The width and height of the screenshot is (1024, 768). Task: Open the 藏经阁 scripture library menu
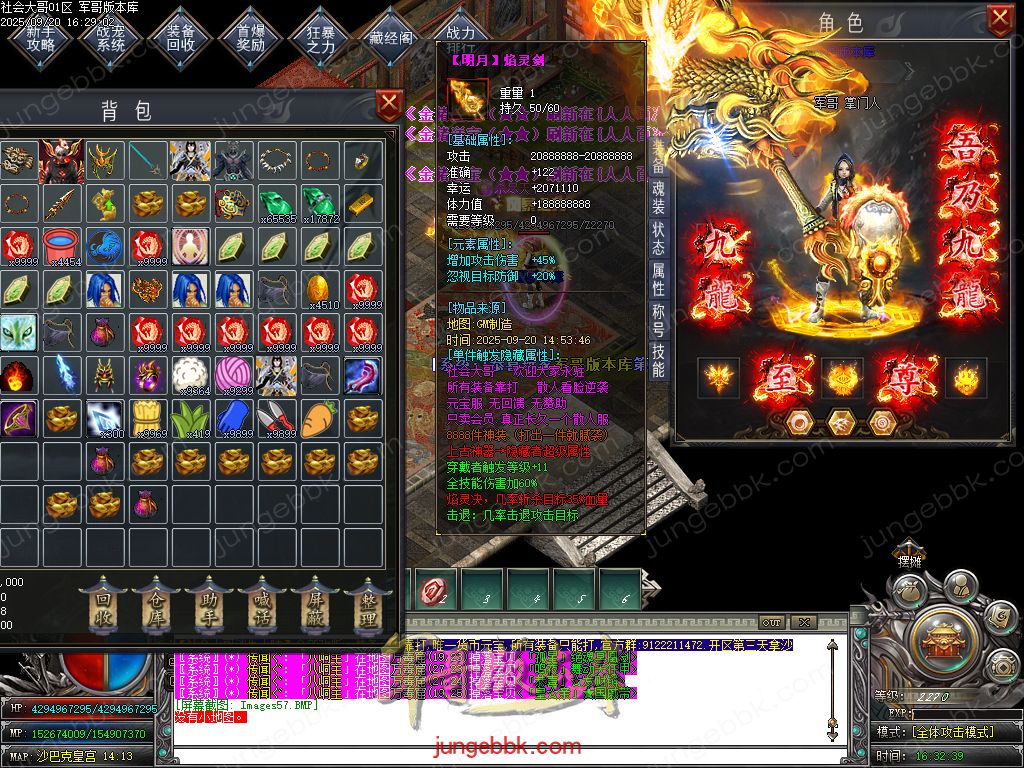tap(391, 36)
